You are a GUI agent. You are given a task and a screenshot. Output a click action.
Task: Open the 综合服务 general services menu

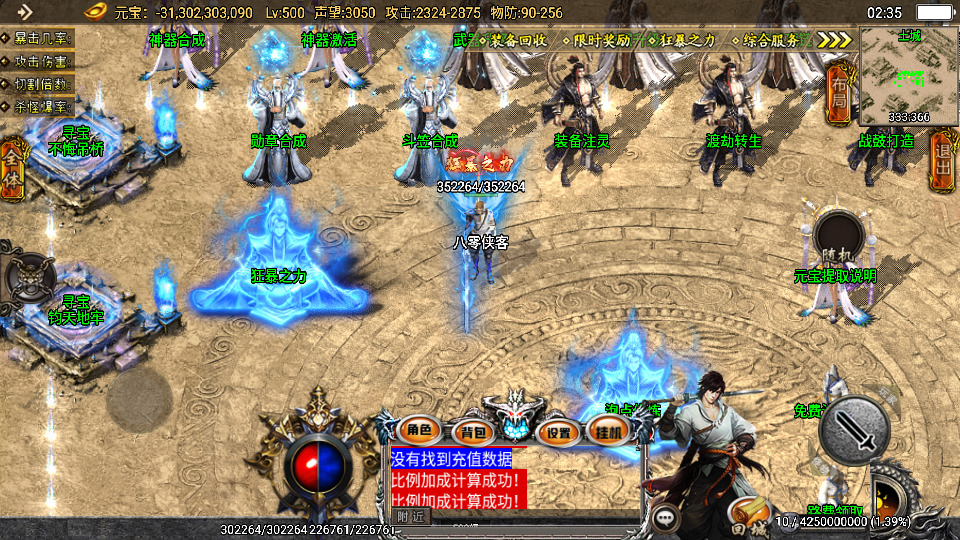pyautogui.click(x=773, y=41)
